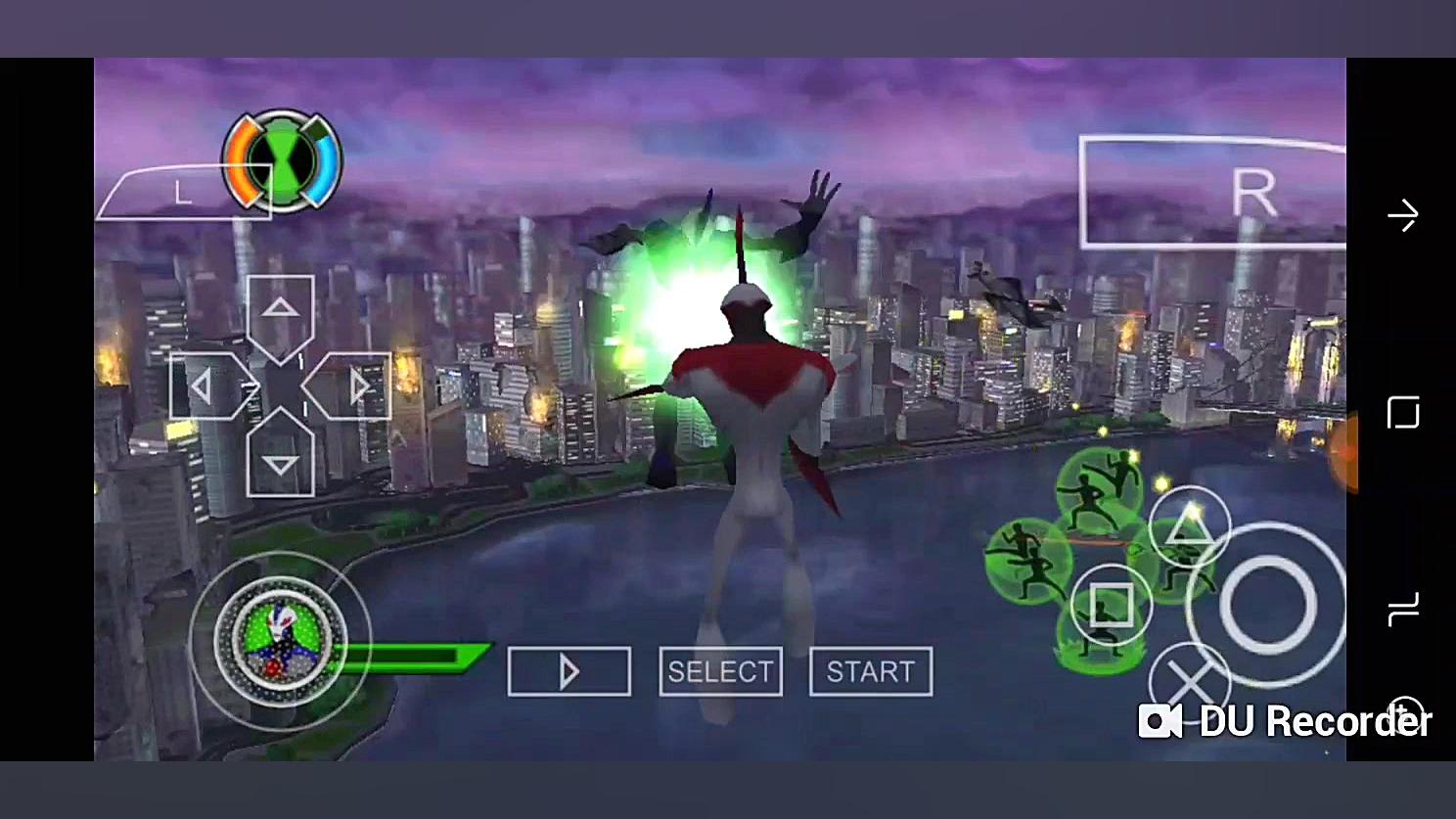Tap the D-pad down arrow

click(280, 462)
